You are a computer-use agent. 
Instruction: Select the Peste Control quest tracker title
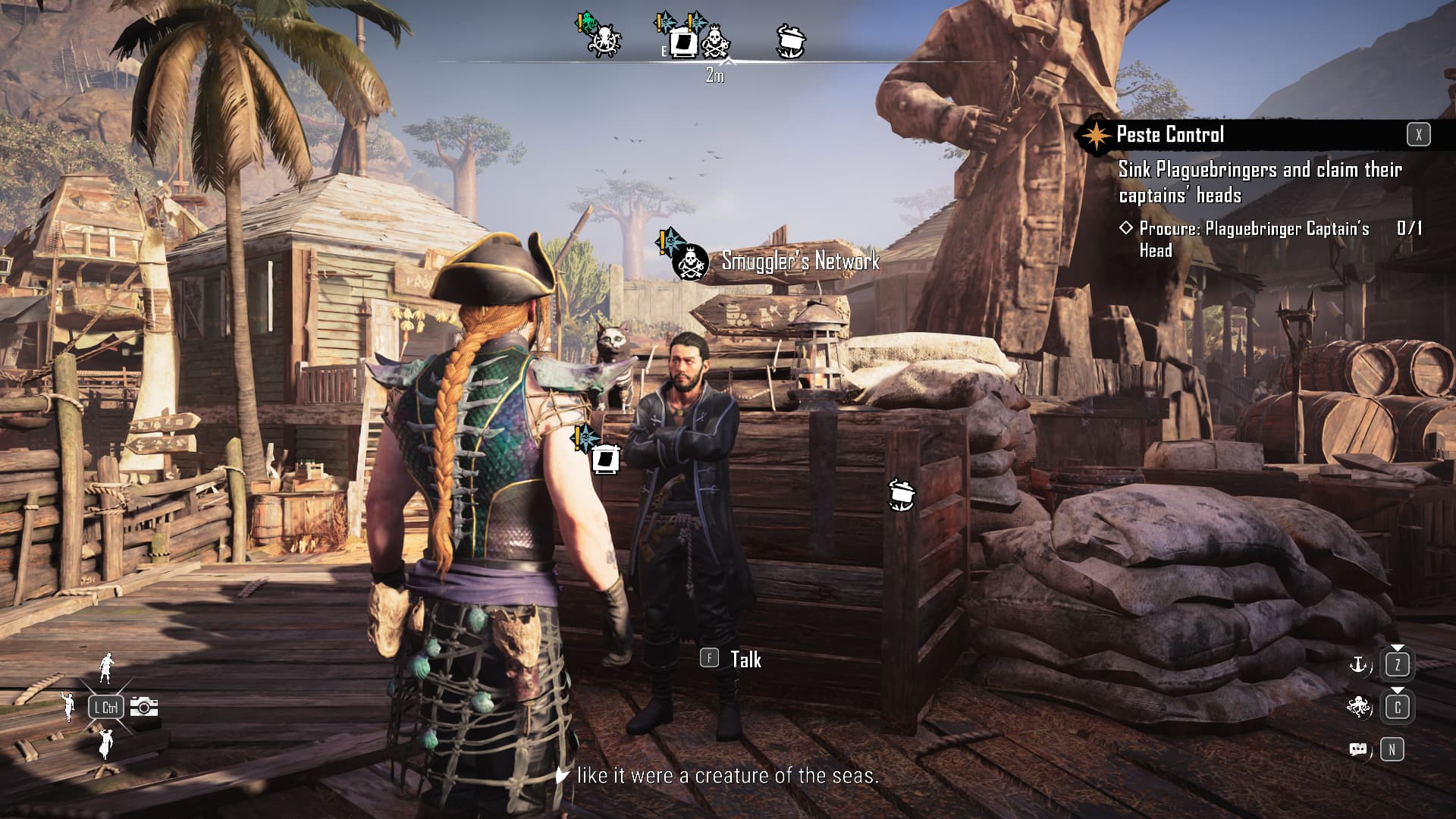[x=1170, y=135]
